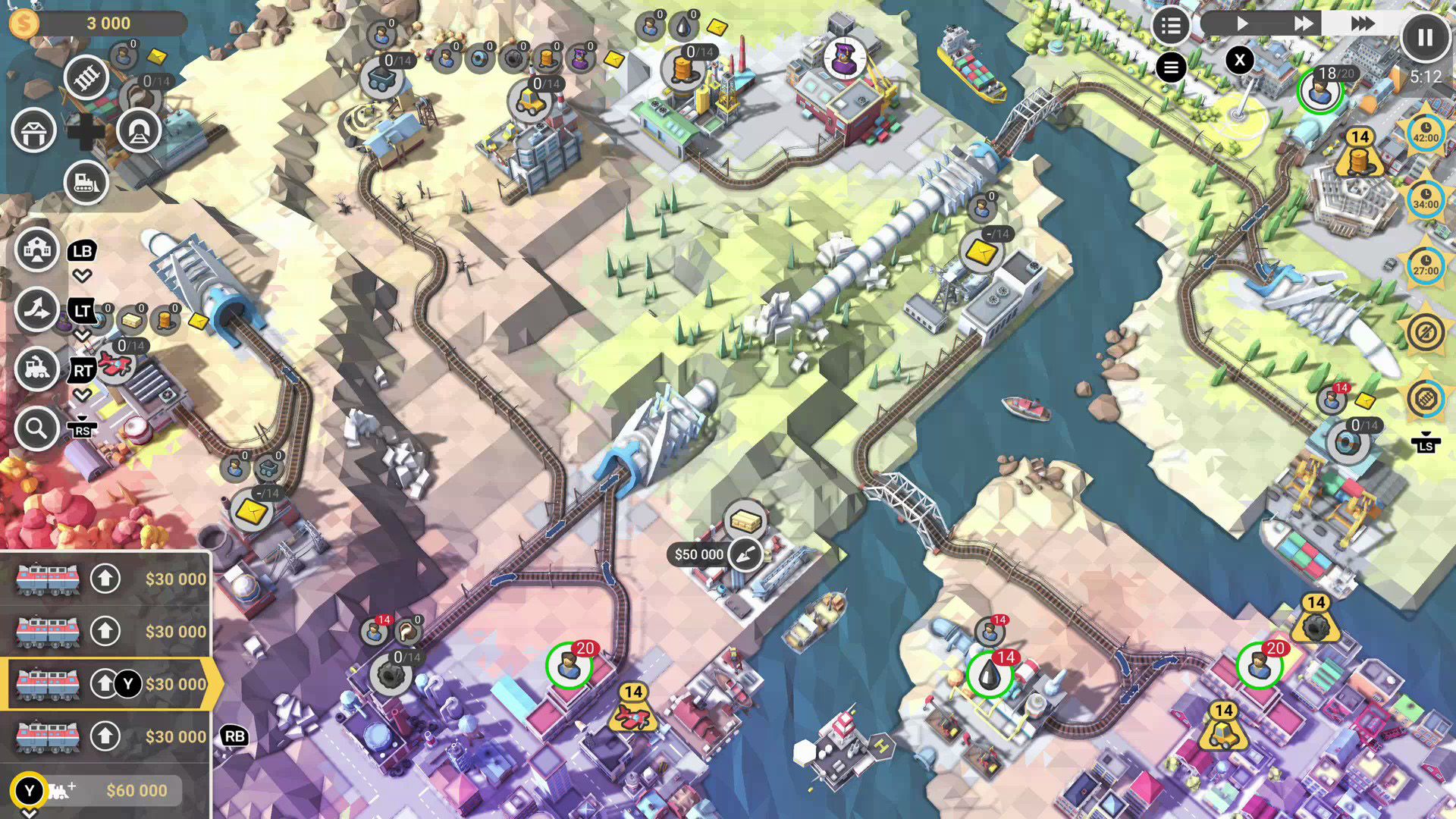This screenshot has height=819, width=1456.
Task: Open the track switch routing tool
Action: coord(36,309)
